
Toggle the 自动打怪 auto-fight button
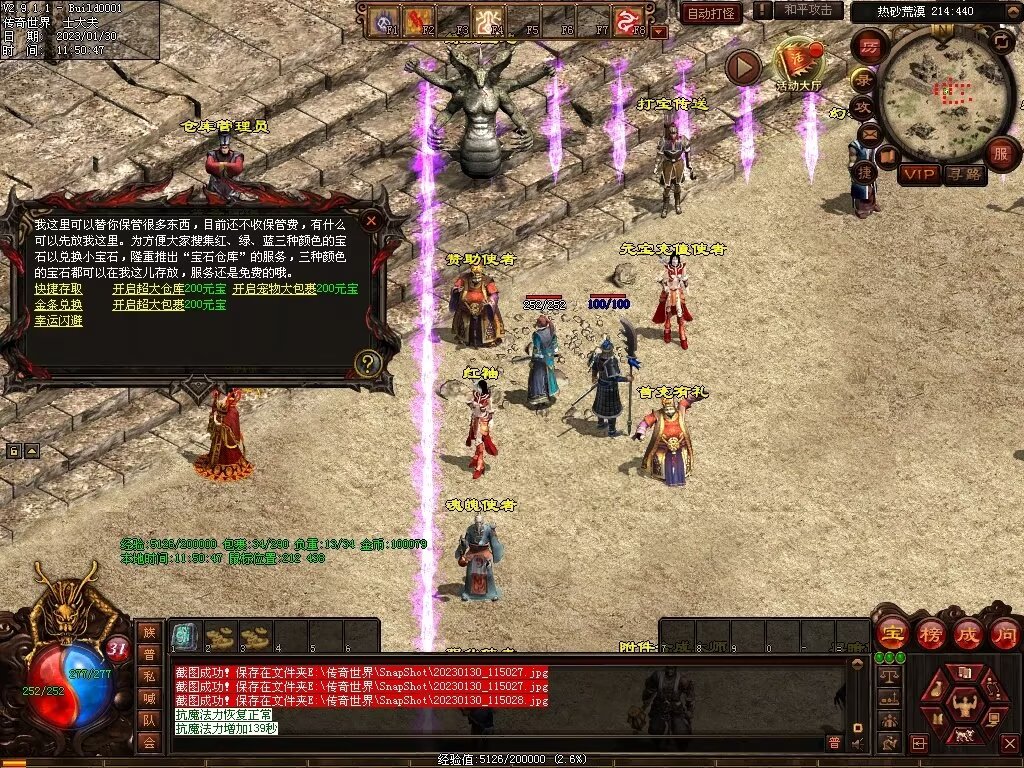pos(711,13)
